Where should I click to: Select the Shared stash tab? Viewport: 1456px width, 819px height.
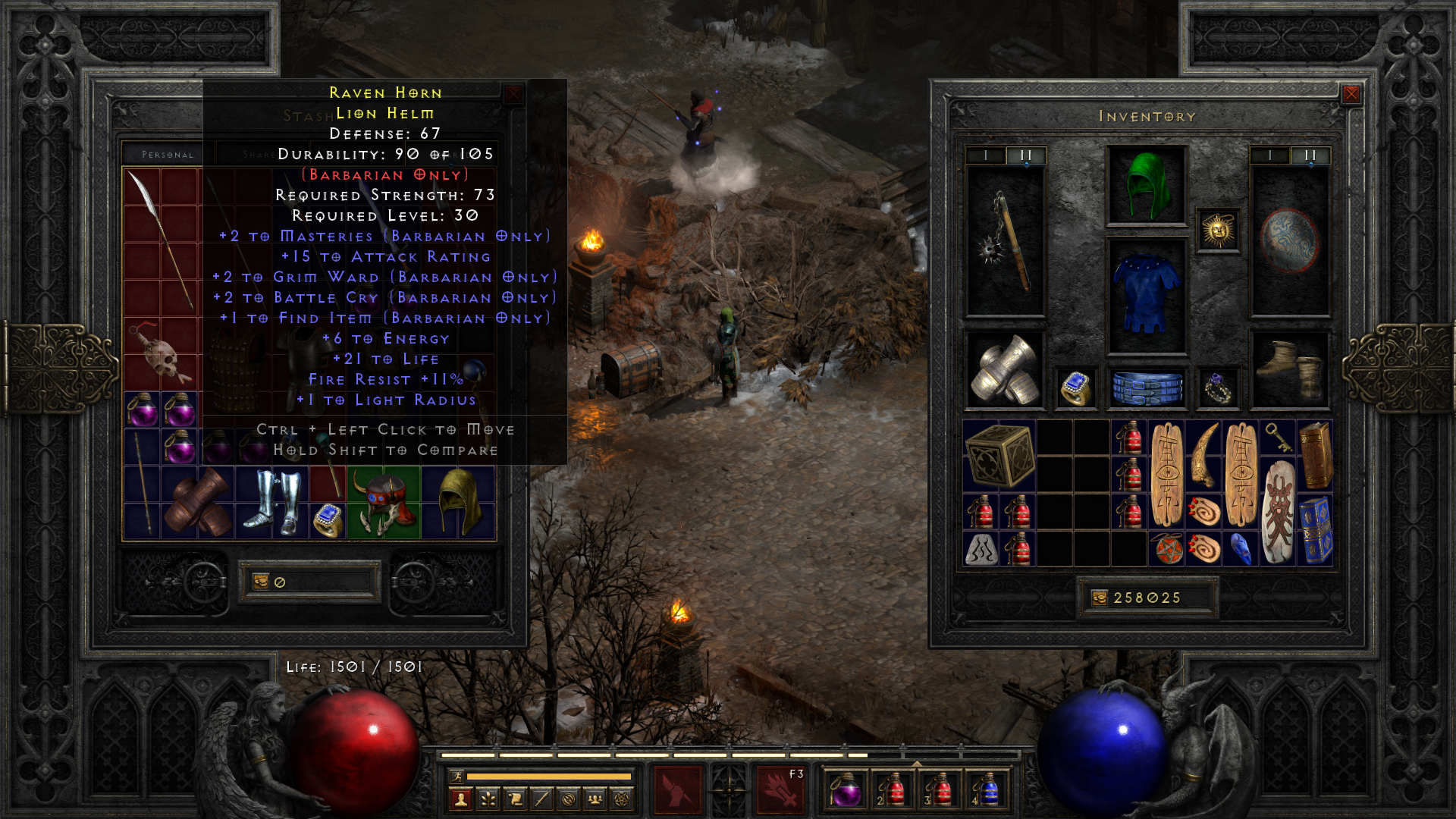click(262, 154)
